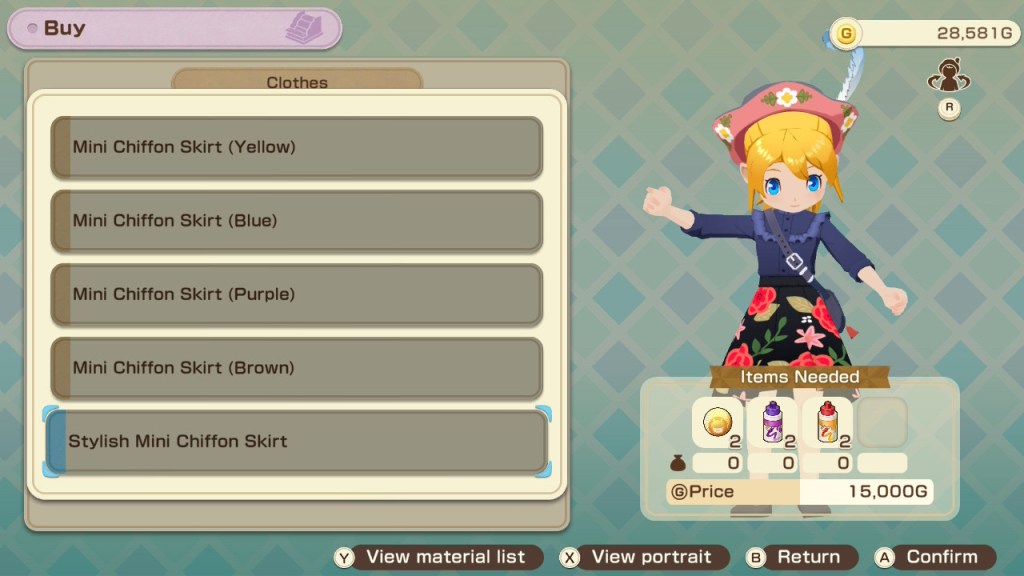This screenshot has width=1024, height=576.
Task: Select Mini Chiffon Skirt (Yellow)
Action: (x=296, y=147)
